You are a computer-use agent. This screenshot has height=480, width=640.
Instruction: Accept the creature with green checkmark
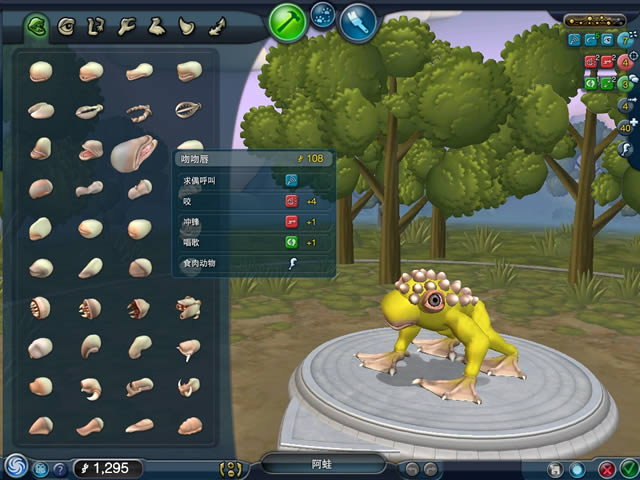pos(628,468)
